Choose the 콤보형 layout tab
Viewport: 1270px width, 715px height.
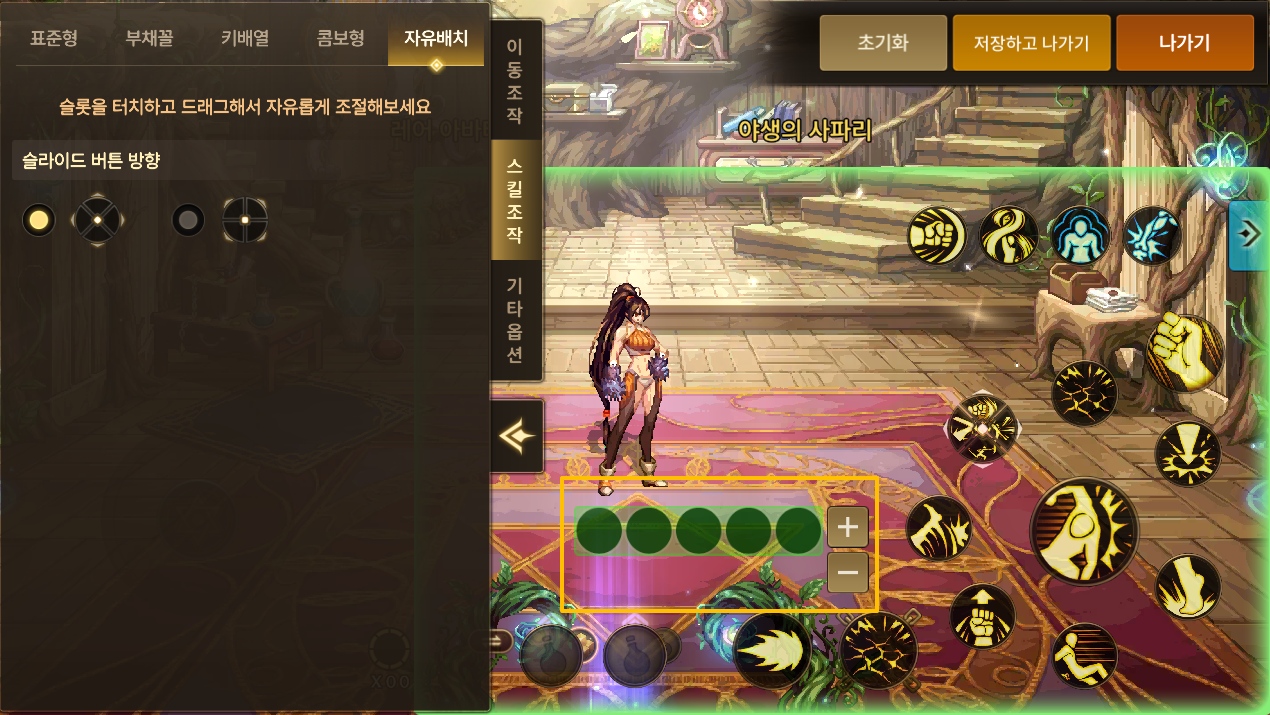tap(340, 40)
